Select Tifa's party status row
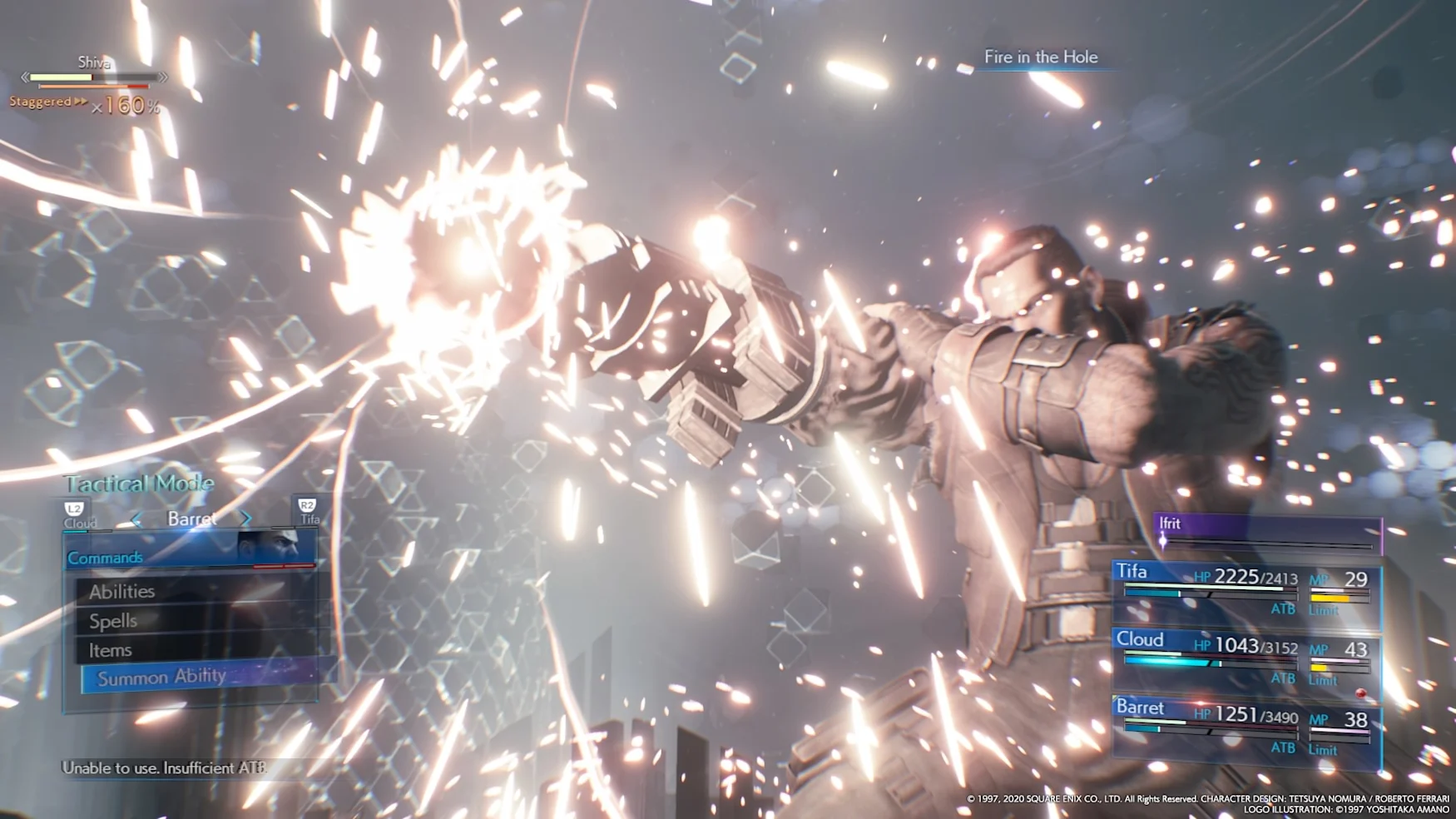 [1246, 591]
